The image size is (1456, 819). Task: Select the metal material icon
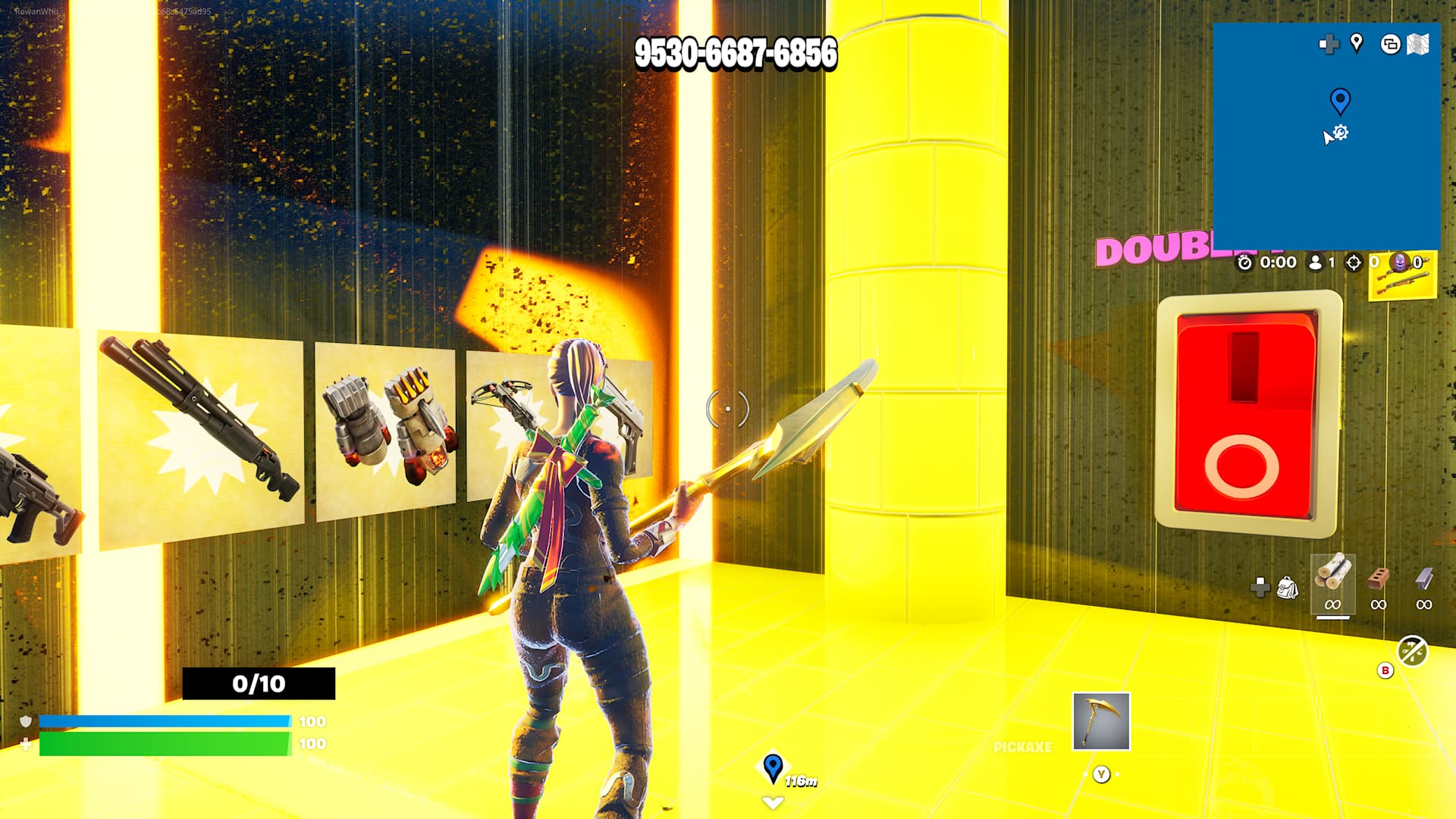pos(1423,579)
